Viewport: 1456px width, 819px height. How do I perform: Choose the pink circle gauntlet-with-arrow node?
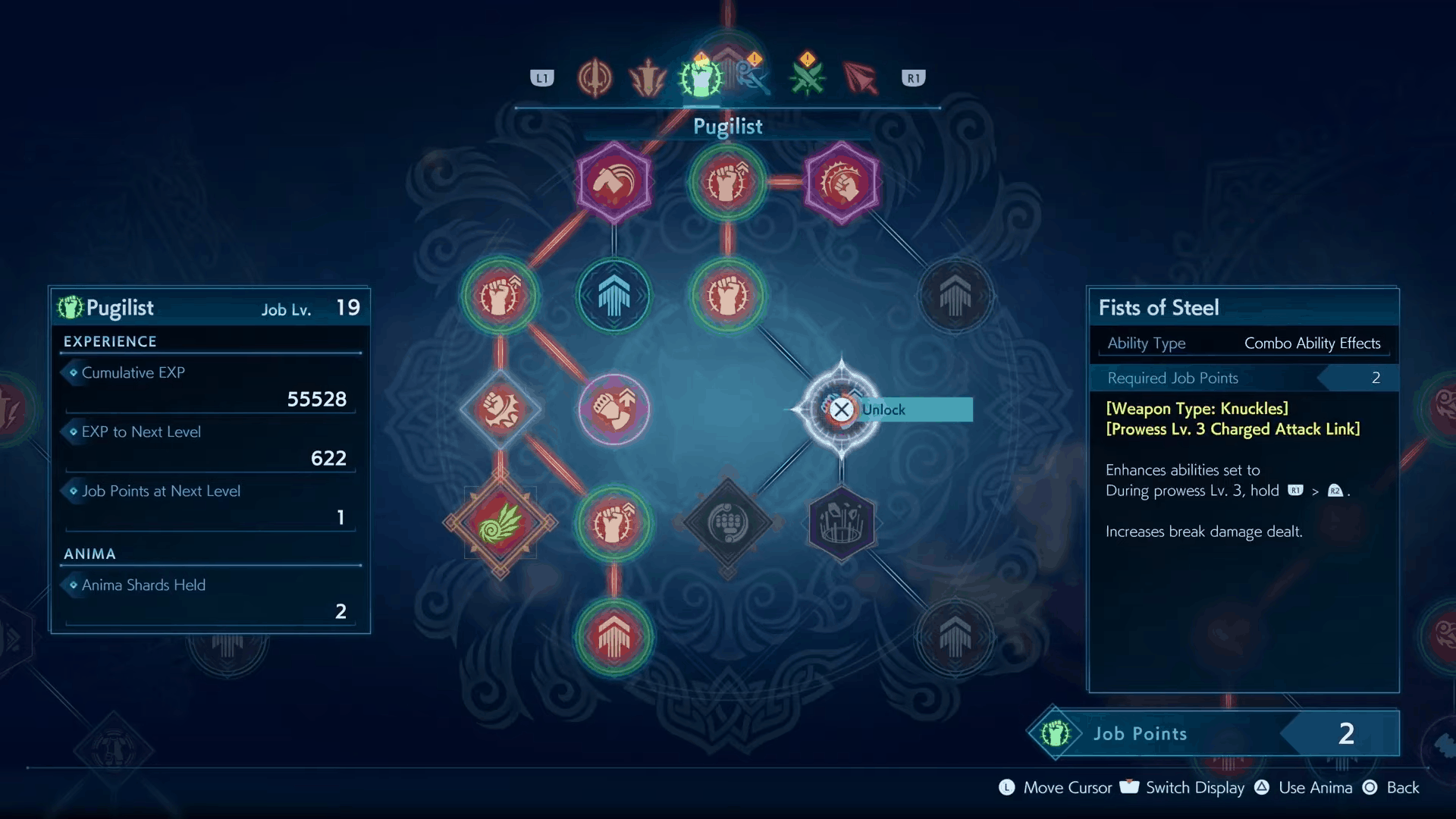(x=613, y=409)
